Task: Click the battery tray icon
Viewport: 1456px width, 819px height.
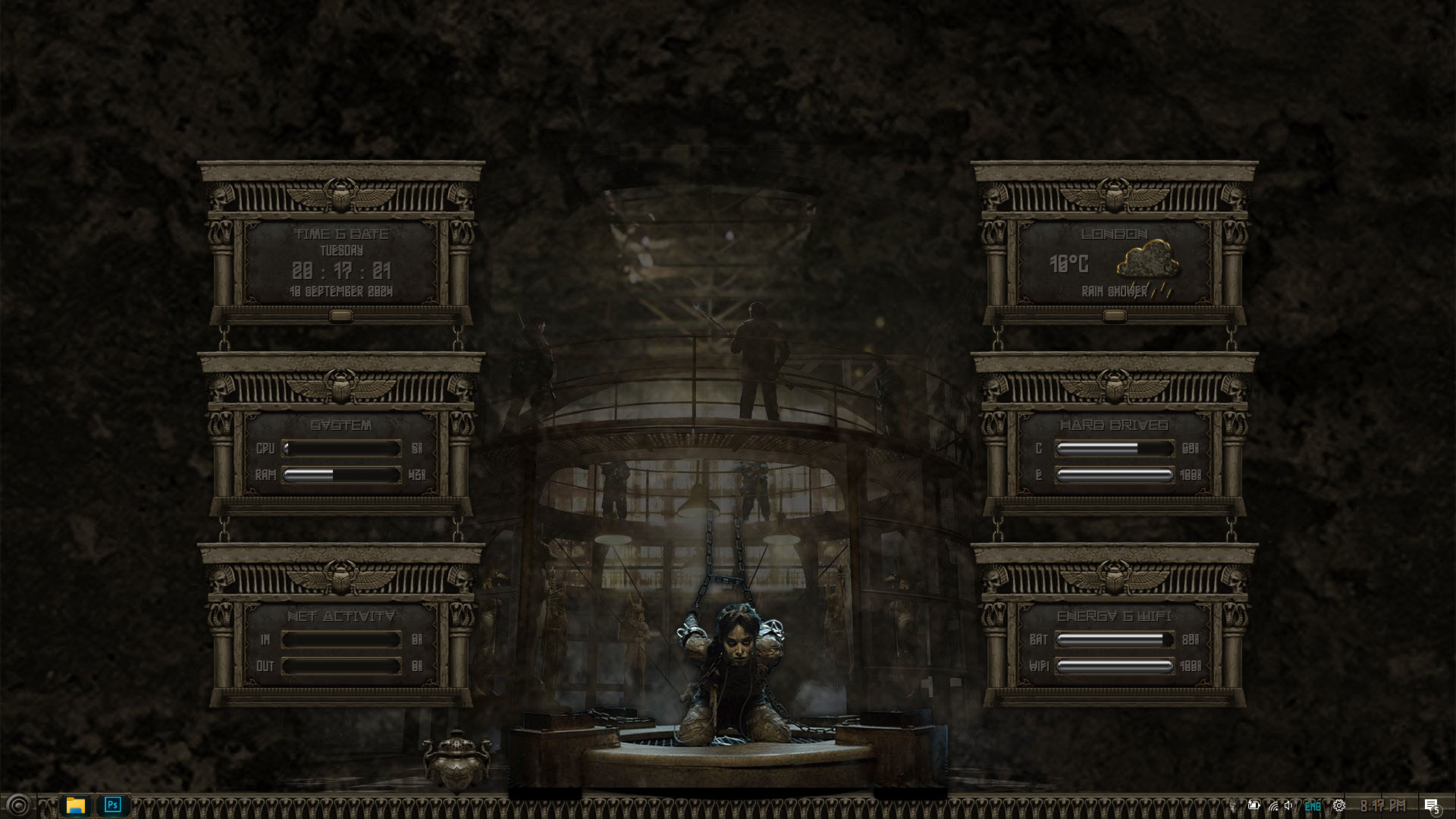Action: pyautogui.click(x=1254, y=805)
